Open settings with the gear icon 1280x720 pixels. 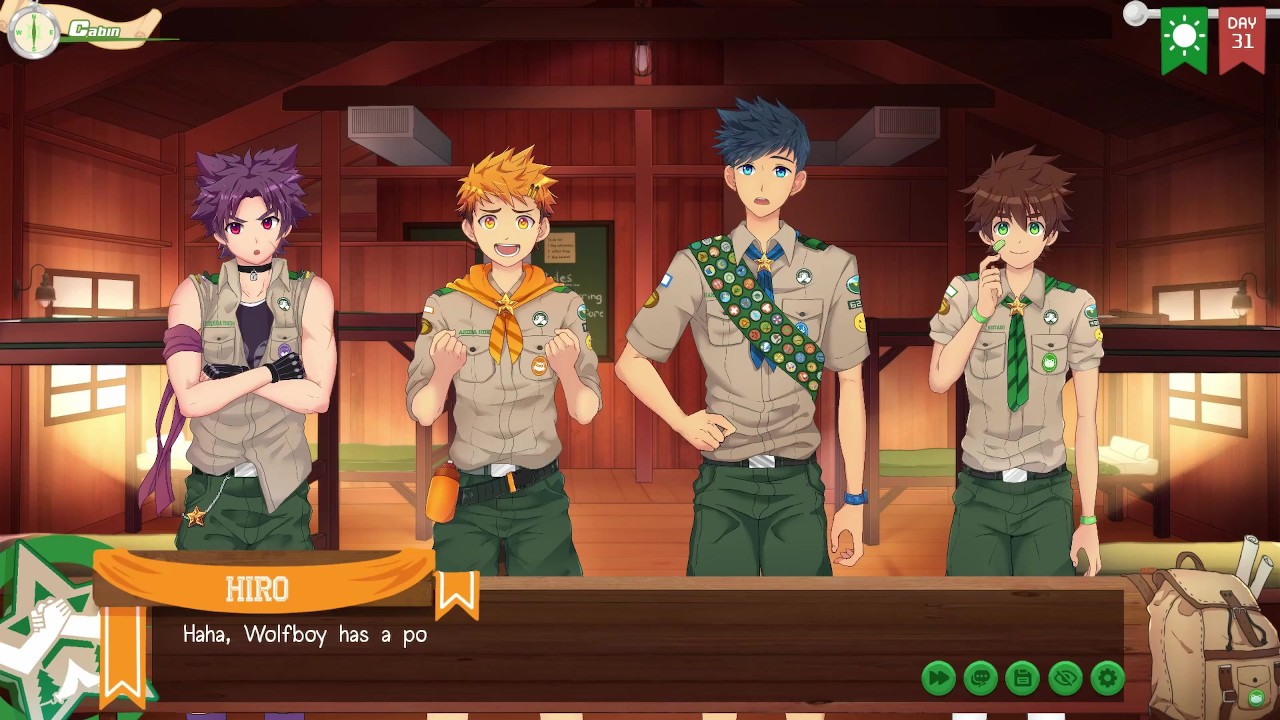pos(1107,678)
